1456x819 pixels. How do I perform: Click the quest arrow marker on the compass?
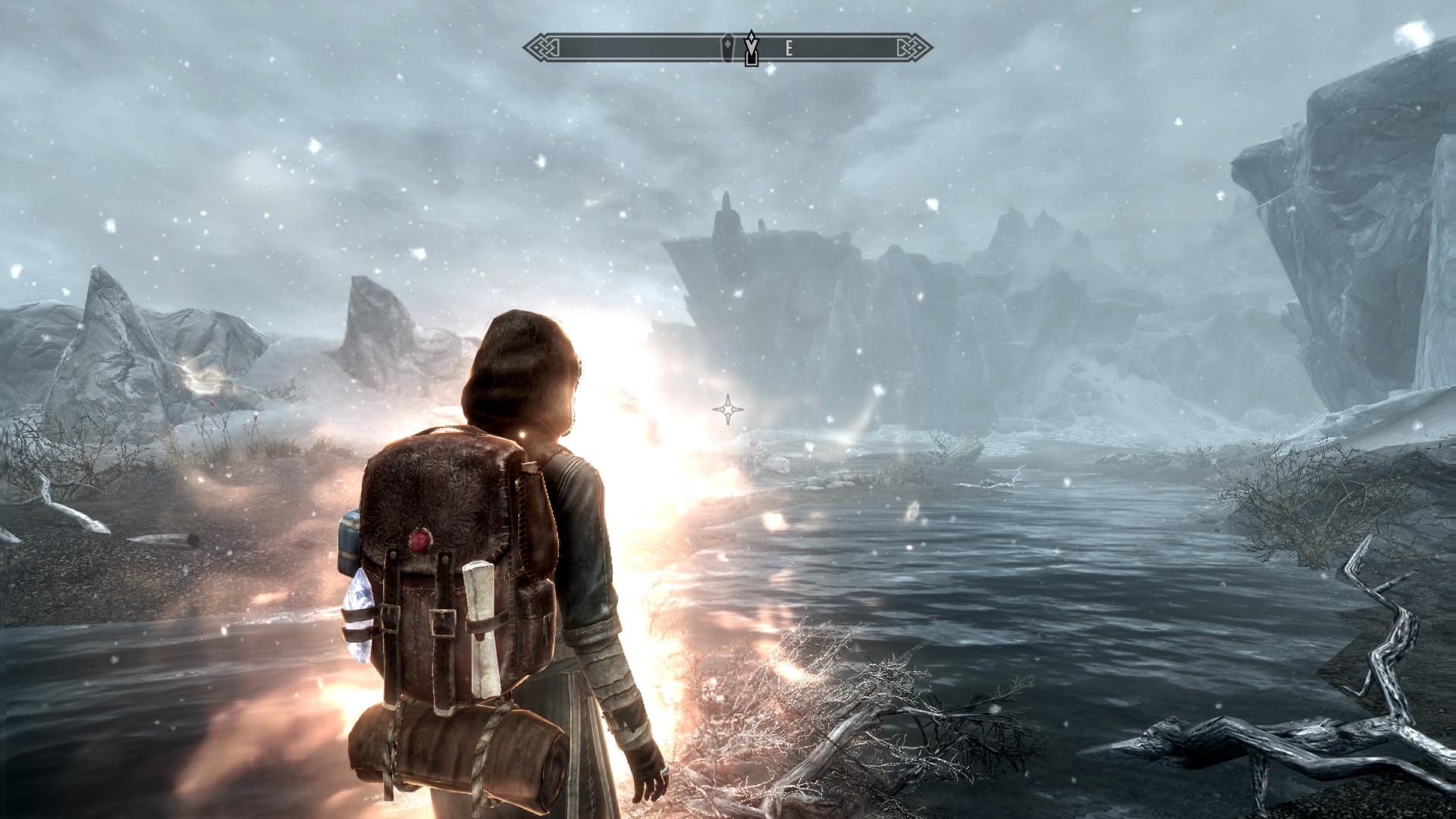tap(751, 49)
